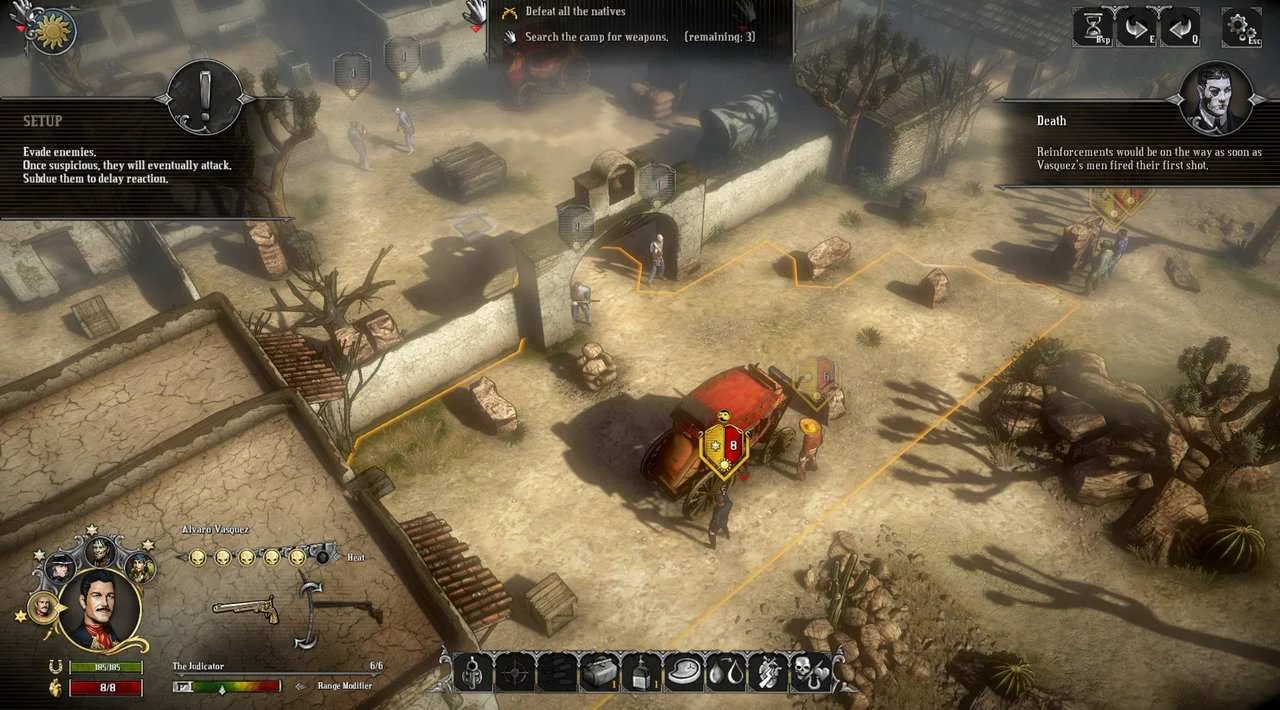Screen dimensions: 1280x710
Task: Activate the skull and heart ability
Action: click(810, 671)
